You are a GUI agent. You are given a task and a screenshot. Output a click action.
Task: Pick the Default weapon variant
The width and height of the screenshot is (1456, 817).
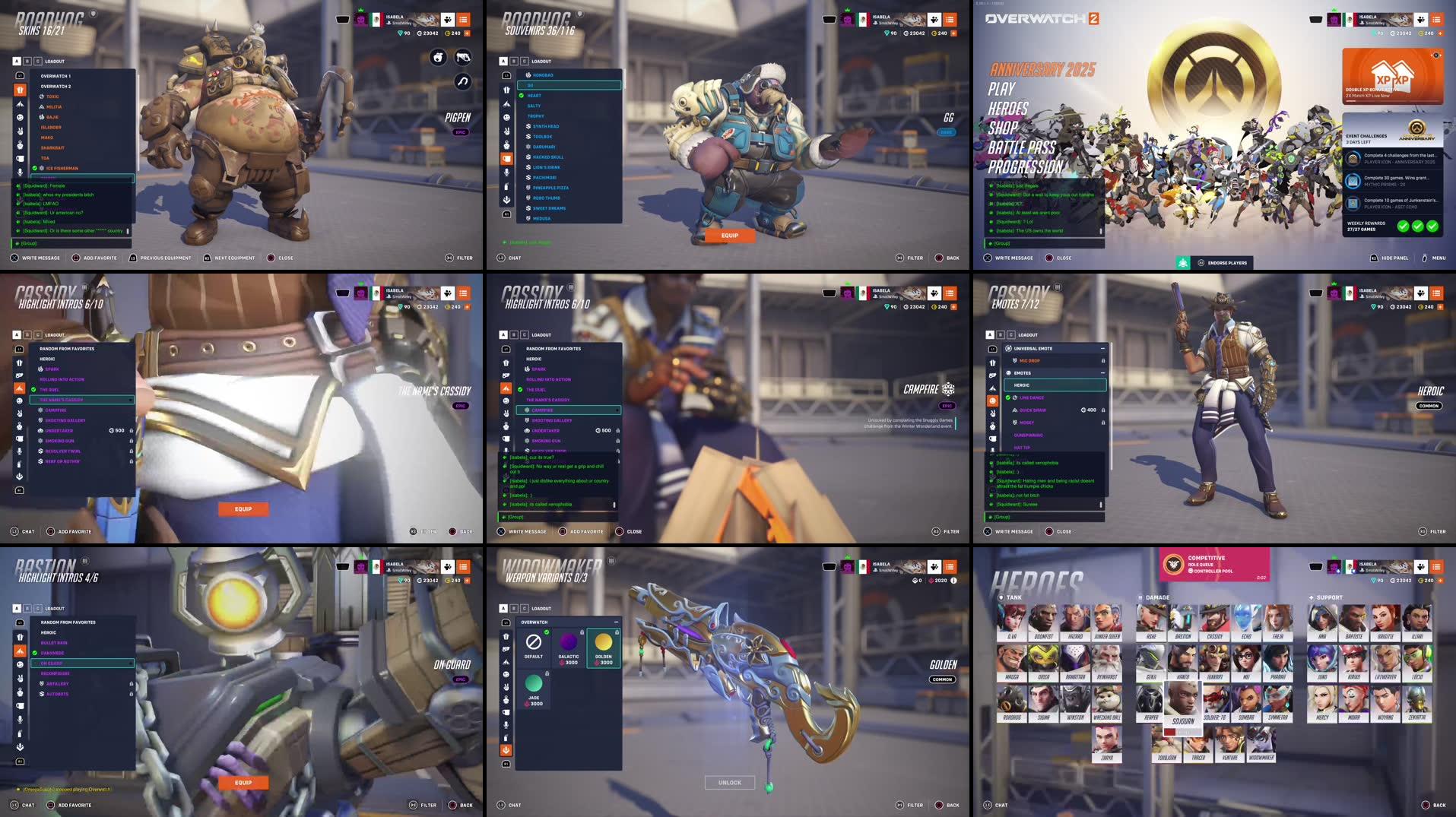[534, 646]
